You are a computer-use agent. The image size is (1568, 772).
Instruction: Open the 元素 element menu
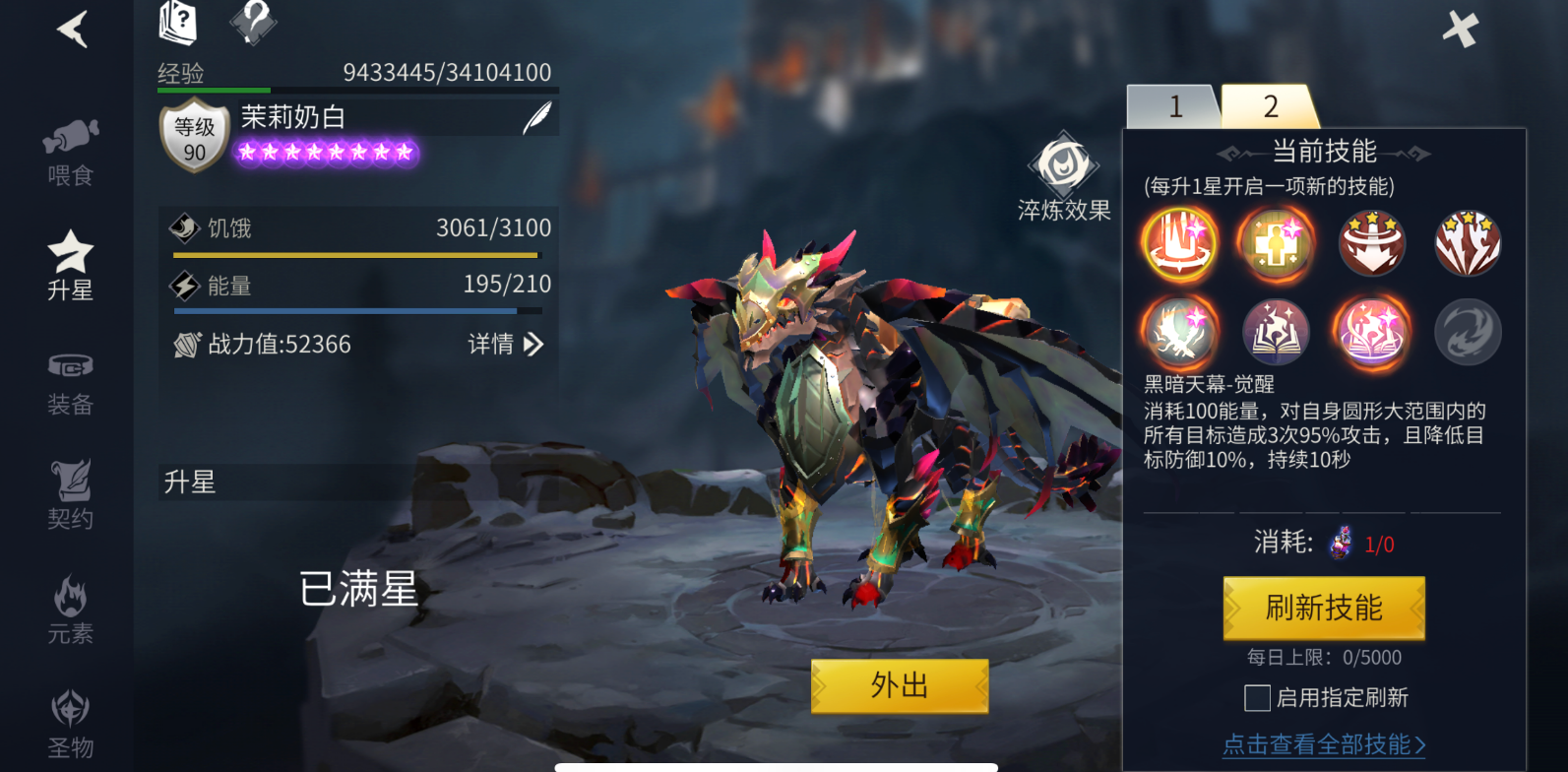pyautogui.click(x=70, y=611)
